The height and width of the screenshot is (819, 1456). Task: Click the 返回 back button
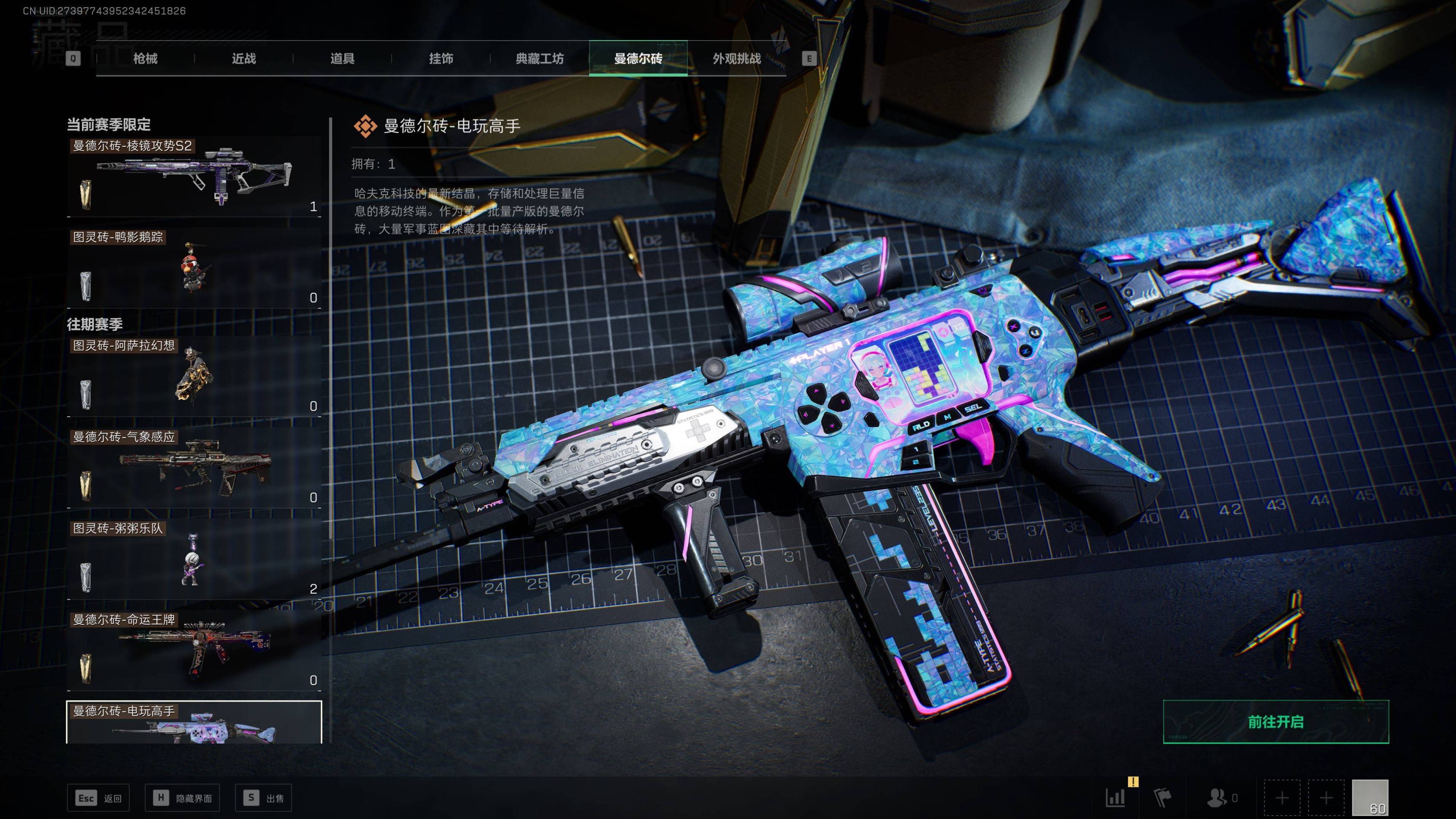coord(99,798)
